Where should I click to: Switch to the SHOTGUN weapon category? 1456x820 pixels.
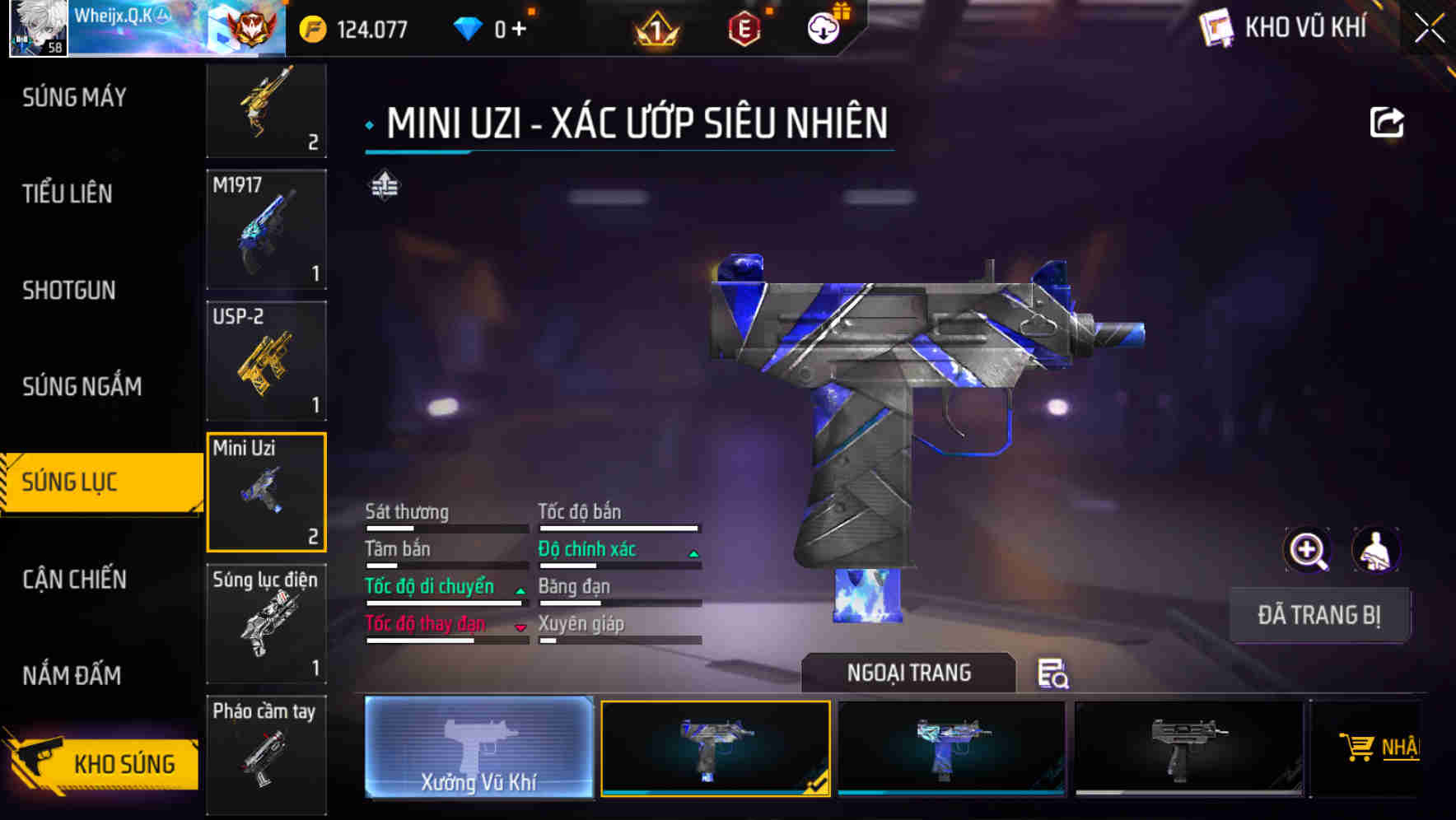69,291
